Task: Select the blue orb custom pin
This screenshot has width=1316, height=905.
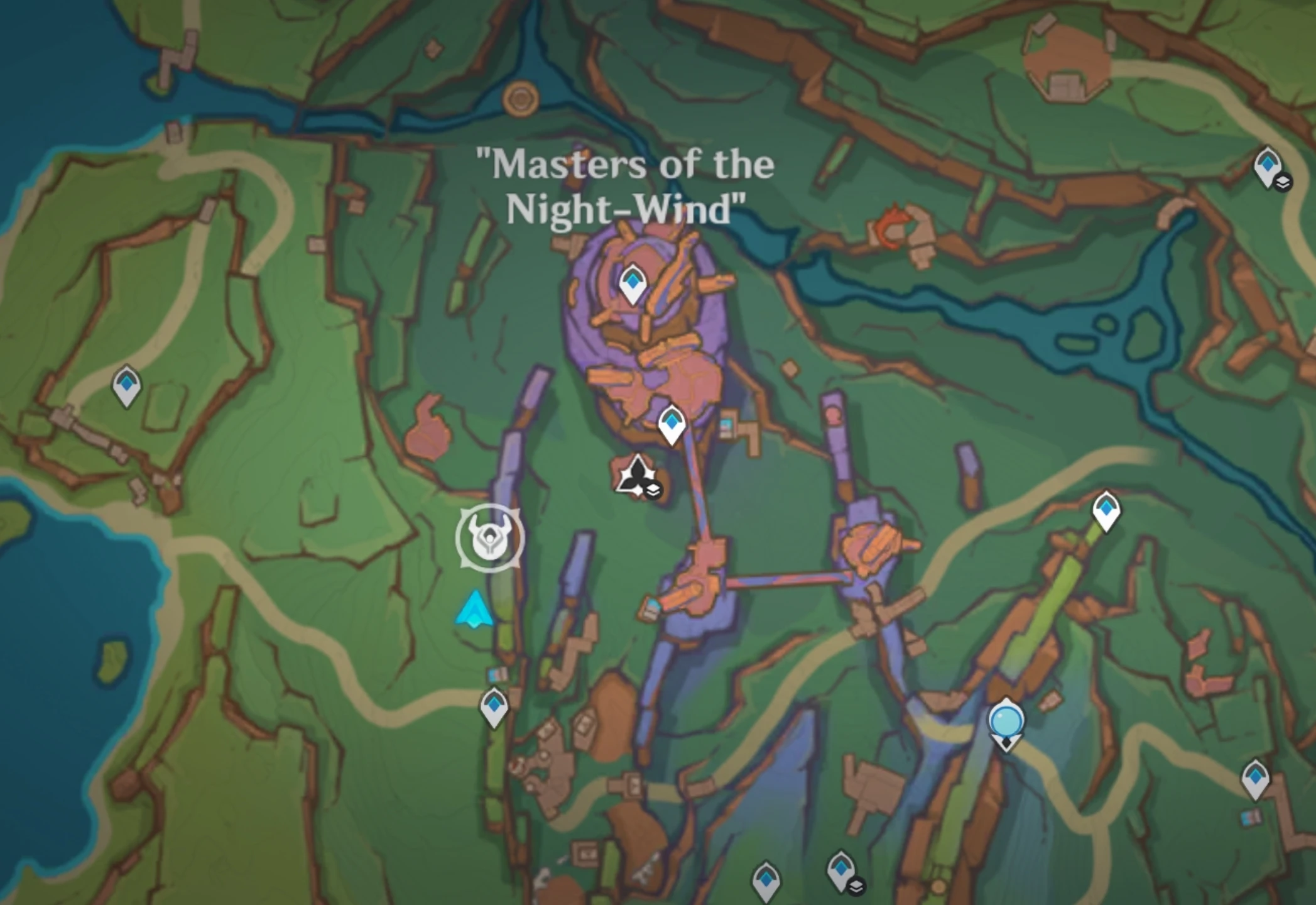Action: point(1006,721)
